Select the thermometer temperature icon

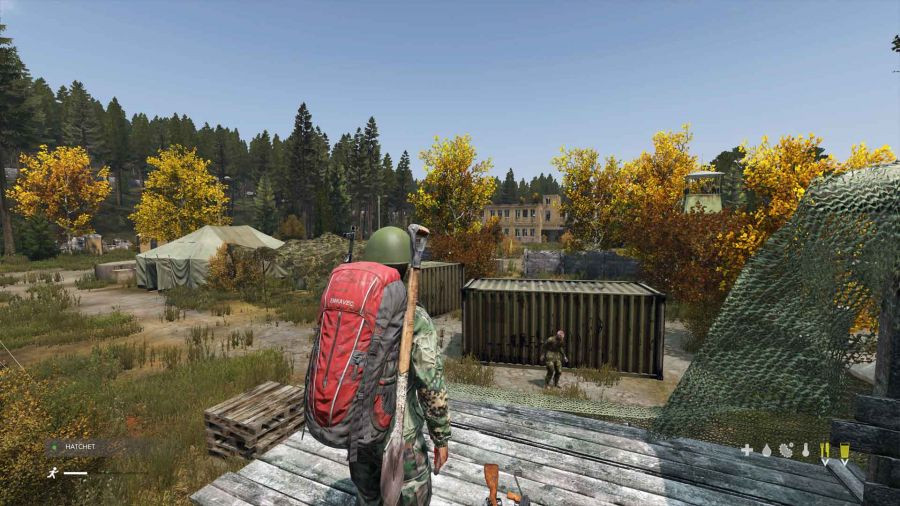805,450
